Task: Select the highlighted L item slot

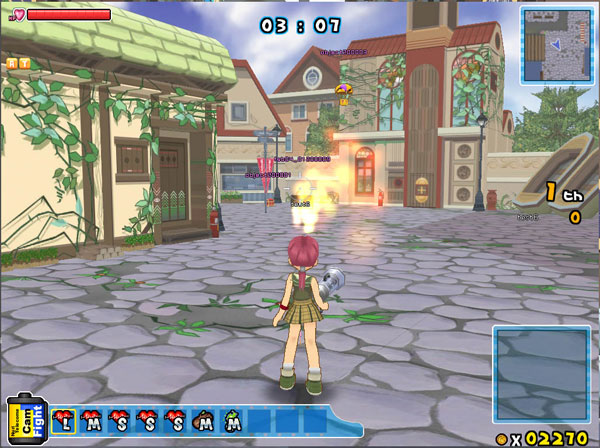Action: tap(64, 421)
